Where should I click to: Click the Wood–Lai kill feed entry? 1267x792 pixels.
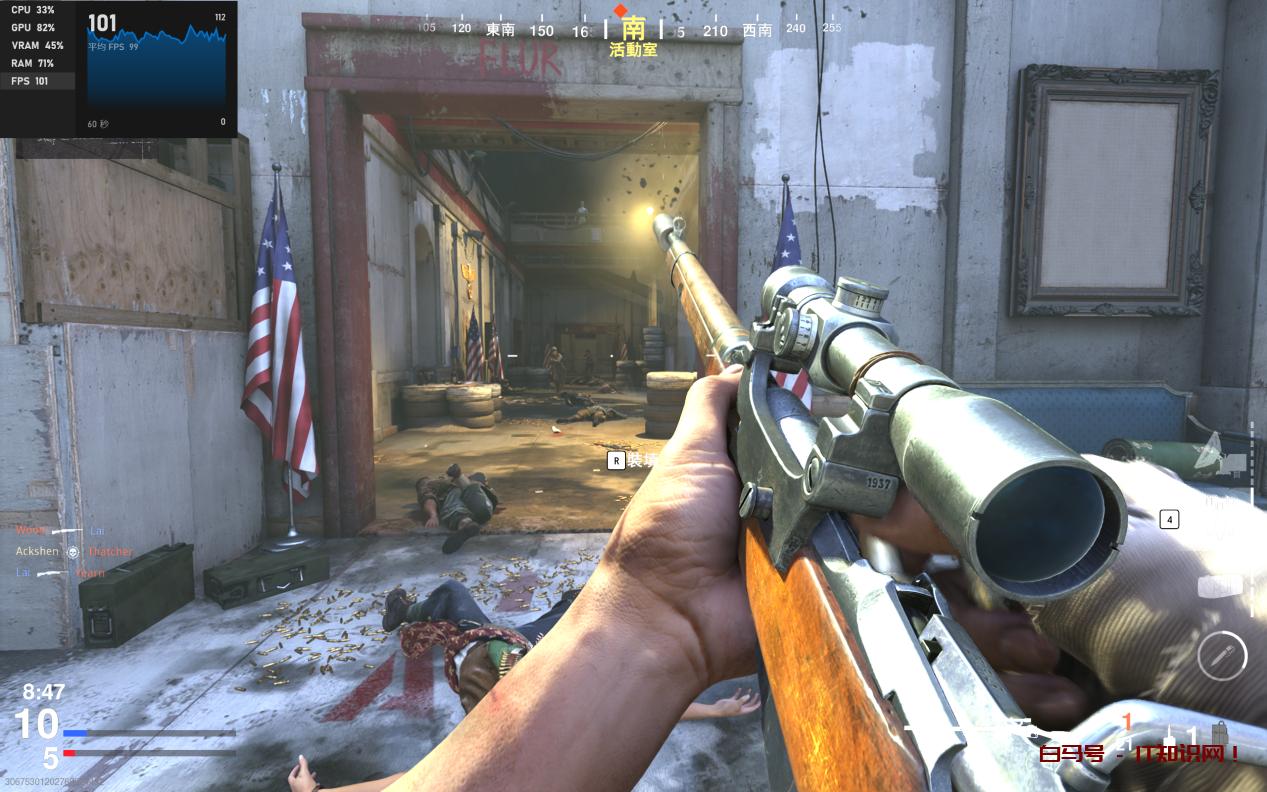point(60,530)
